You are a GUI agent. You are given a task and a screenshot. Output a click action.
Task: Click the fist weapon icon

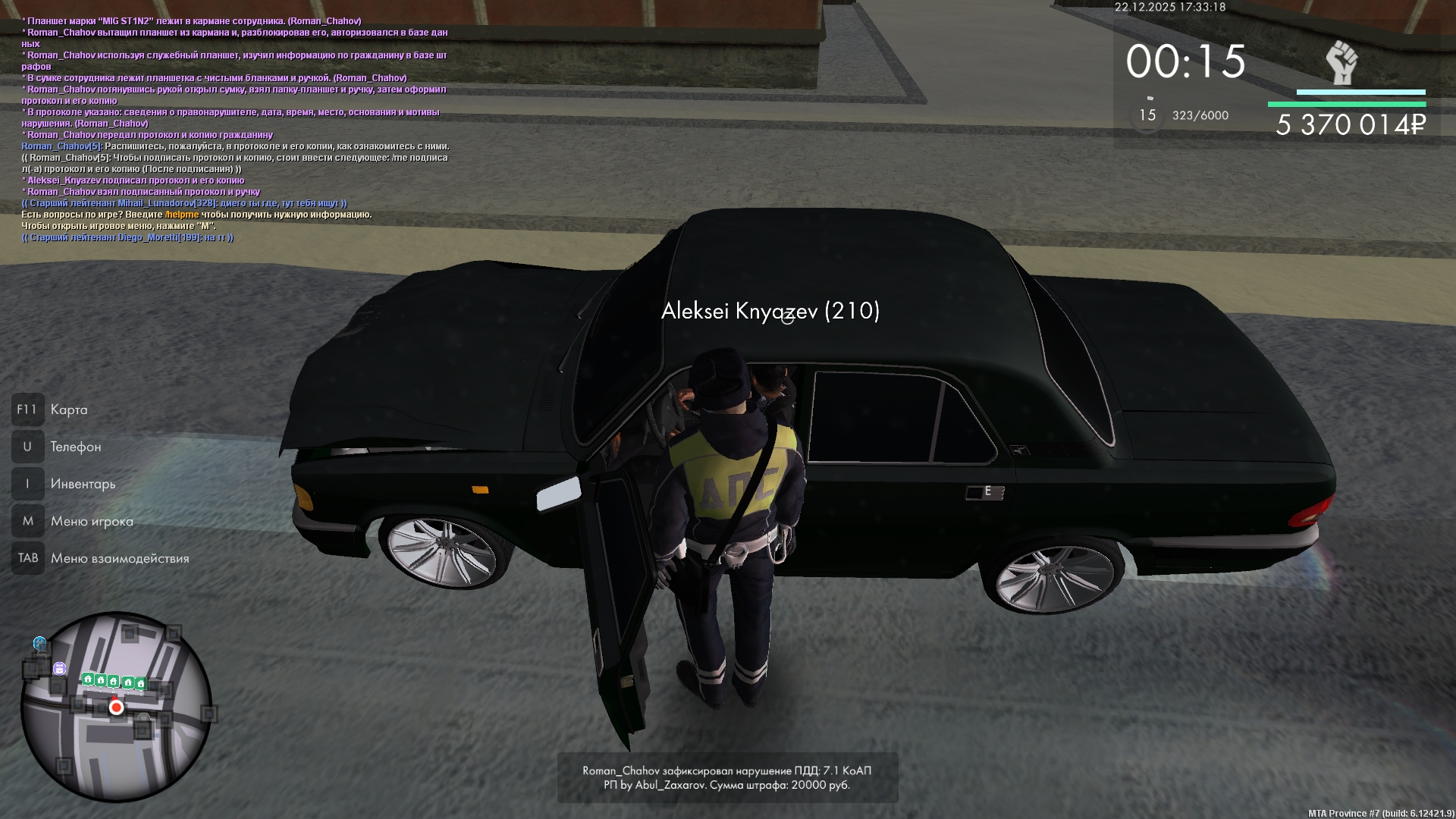(1341, 63)
